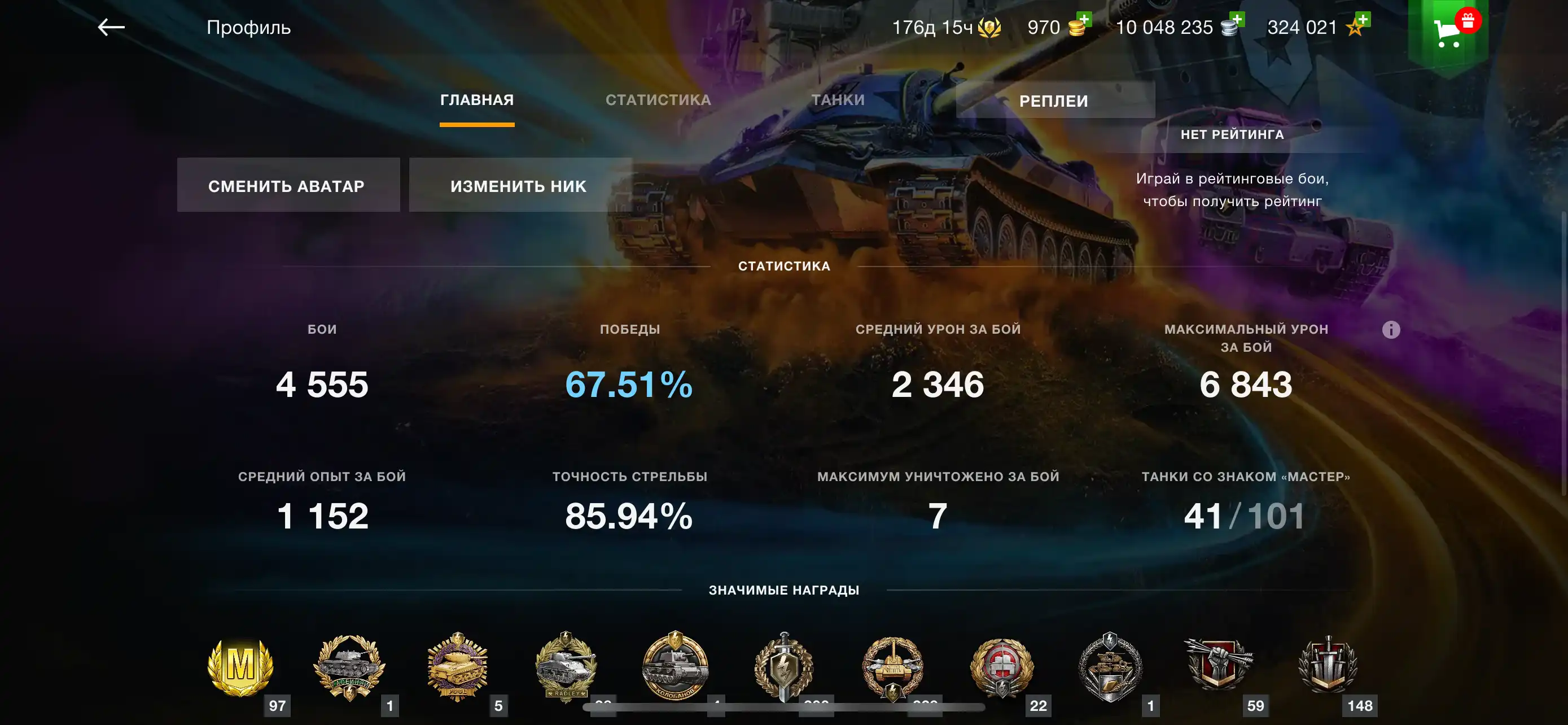Select the red fist with arrows award
This screenshot has height=725, width=1568.
(x=1219, y=663)
